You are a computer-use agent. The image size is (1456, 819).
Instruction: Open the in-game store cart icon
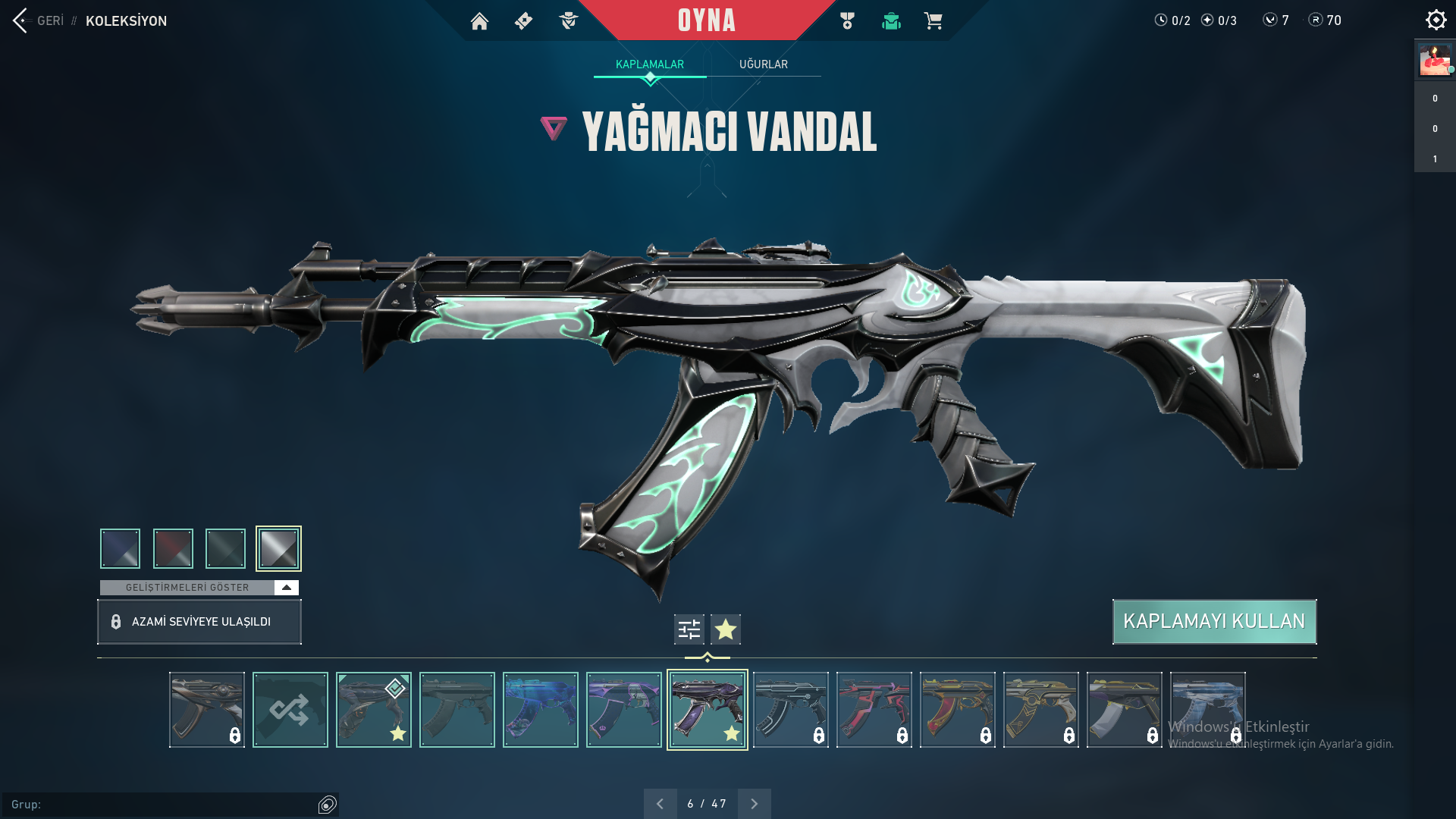pyautogui.click(x=934, y=20)
